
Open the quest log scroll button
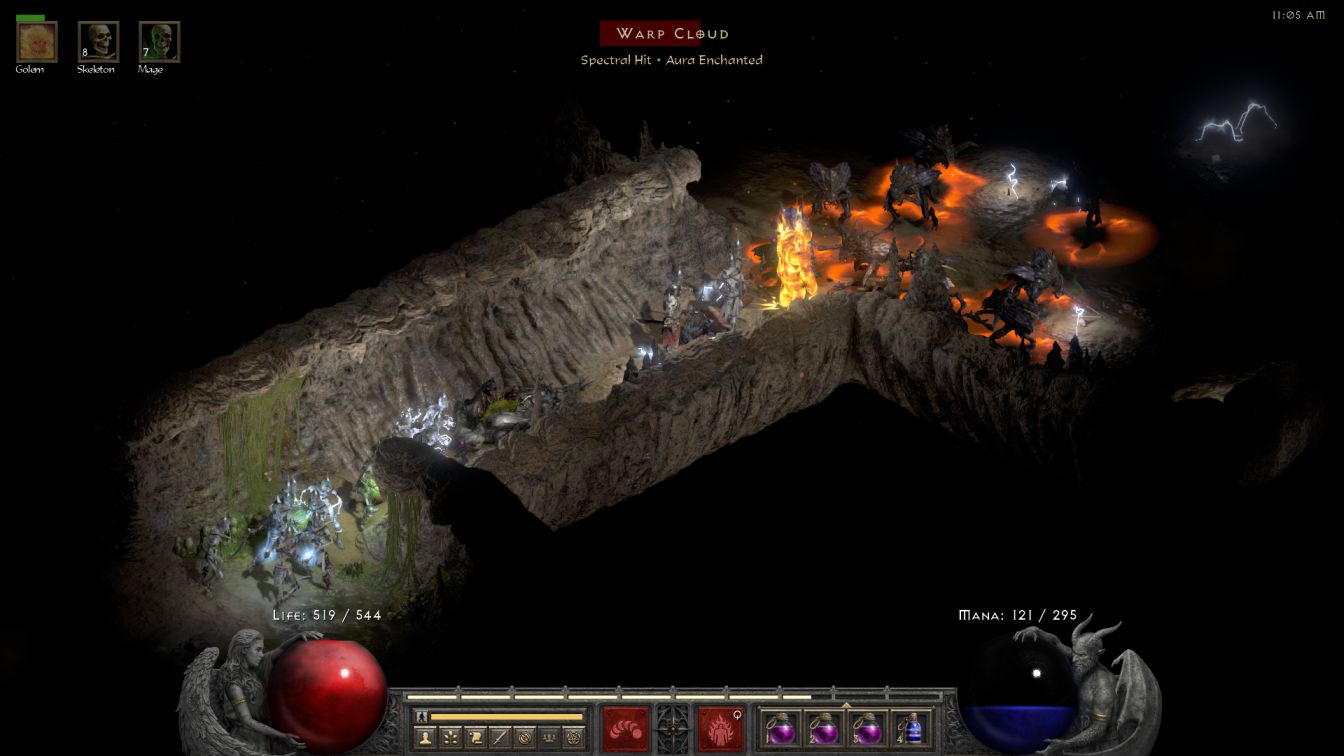point(475,738)
